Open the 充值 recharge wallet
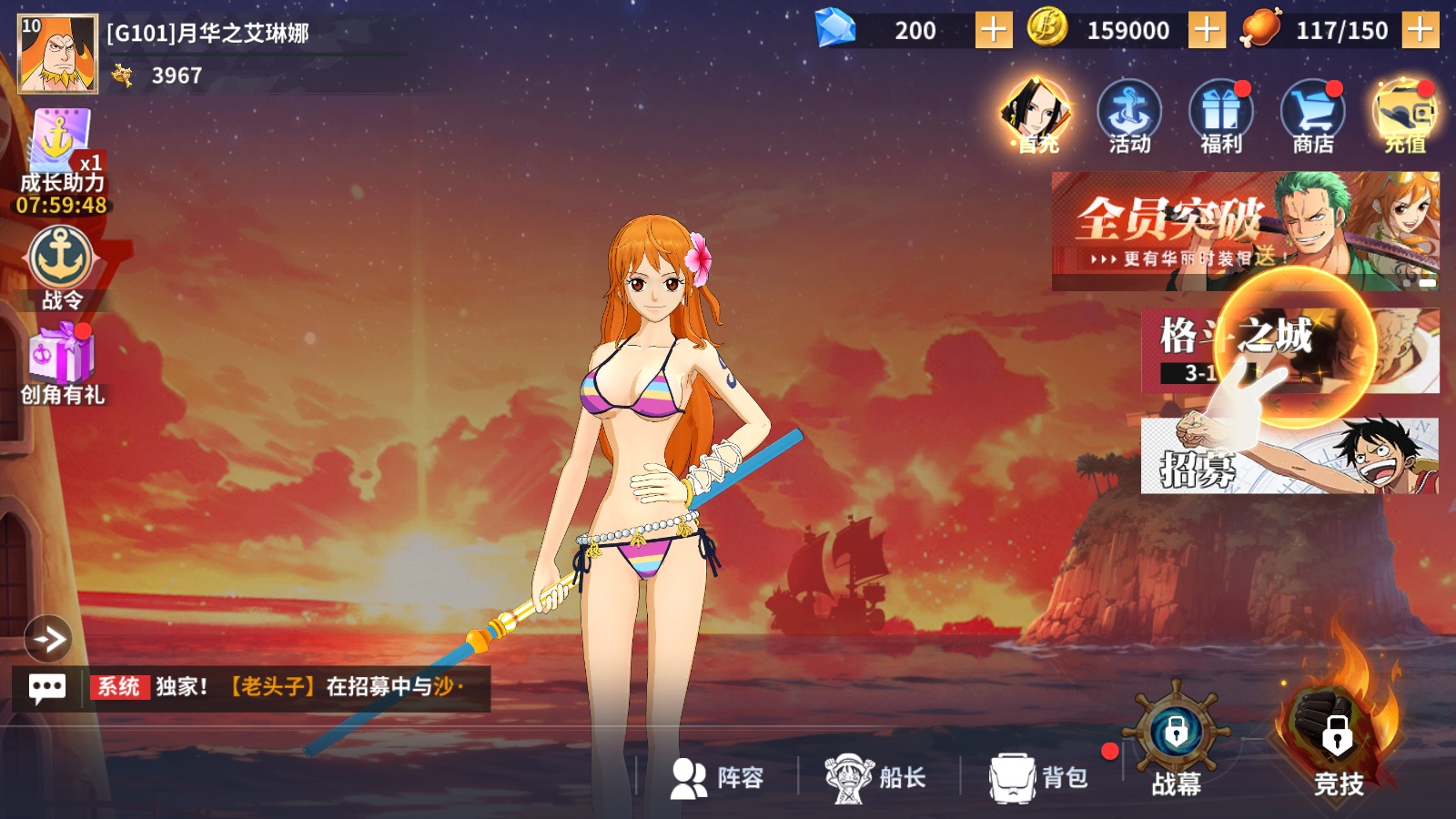This screenshot has height=819, width=1456. click(x=1405, y=116)
